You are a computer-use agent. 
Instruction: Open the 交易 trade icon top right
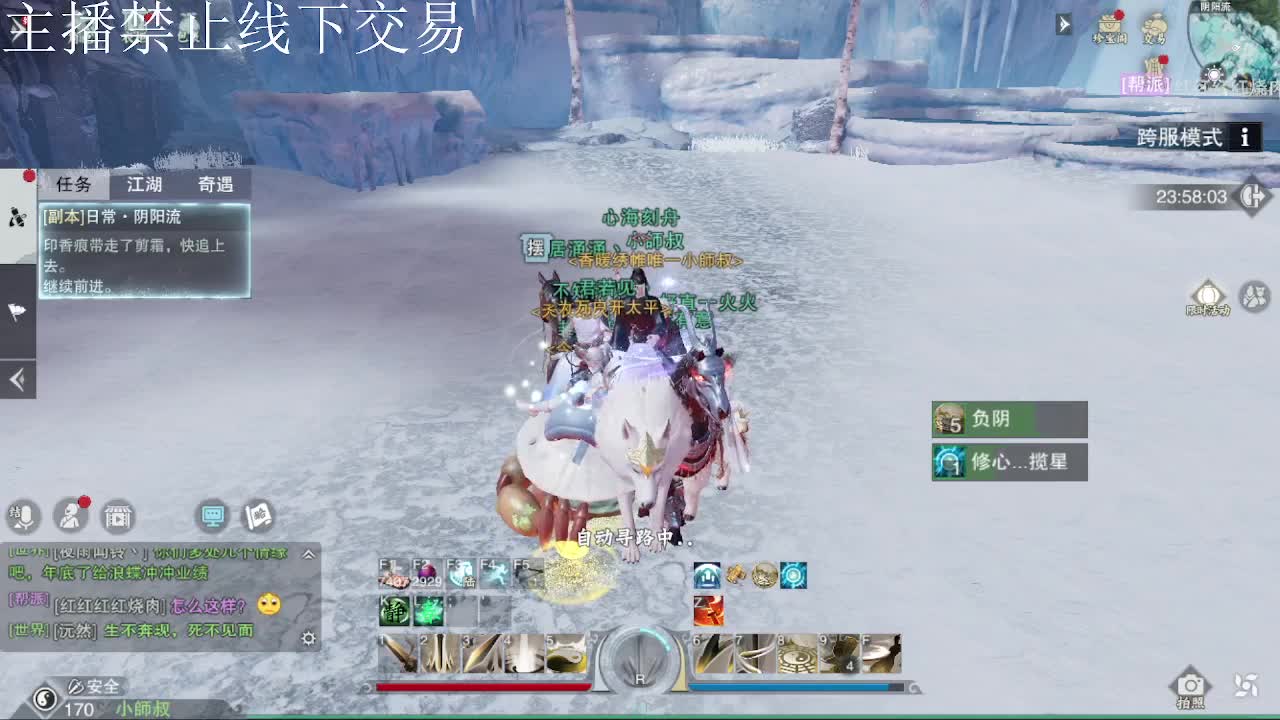coord(1155,25)
